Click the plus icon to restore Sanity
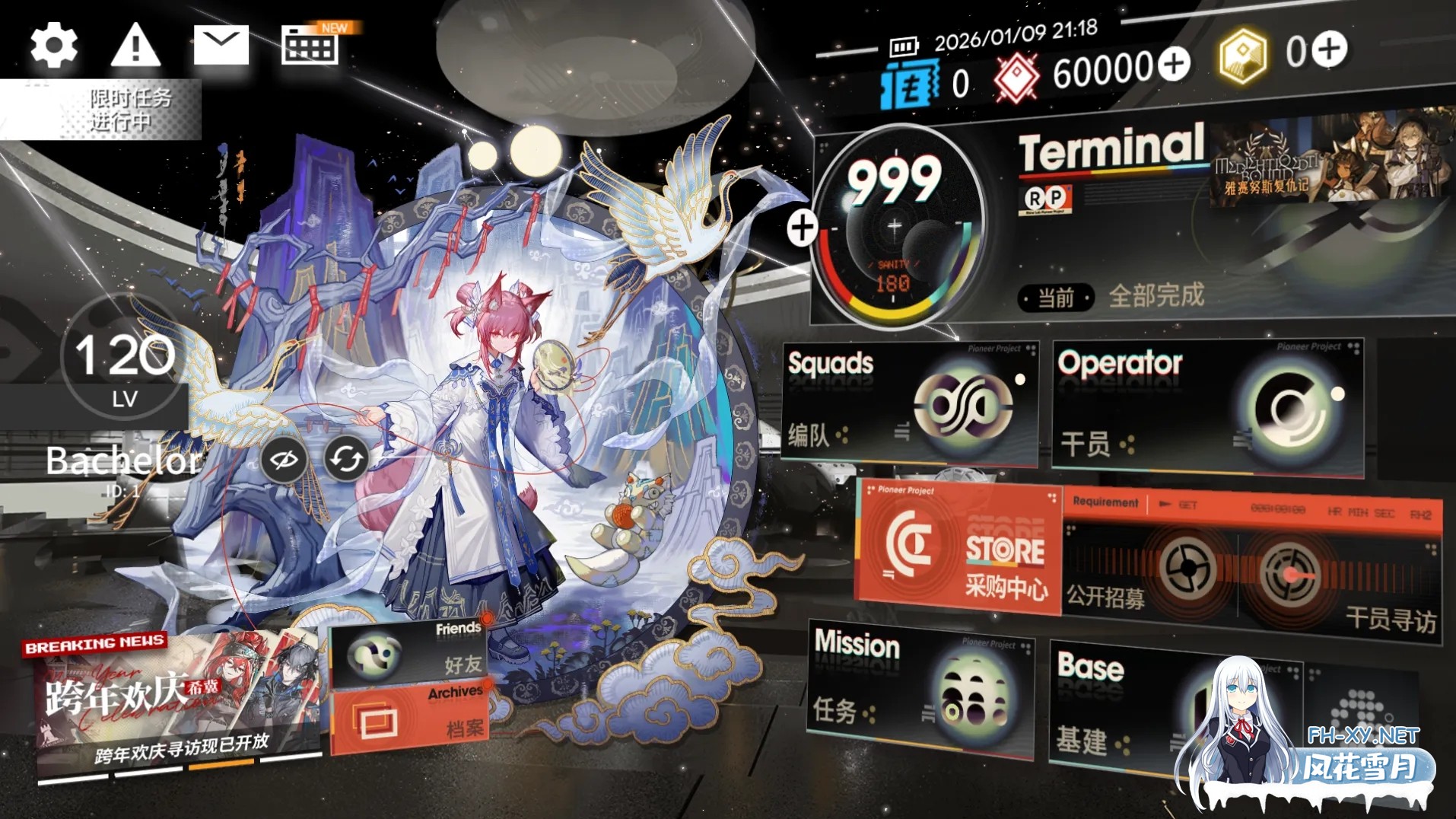The width and height of the screenshot is (1456, 819). [802, 226]
